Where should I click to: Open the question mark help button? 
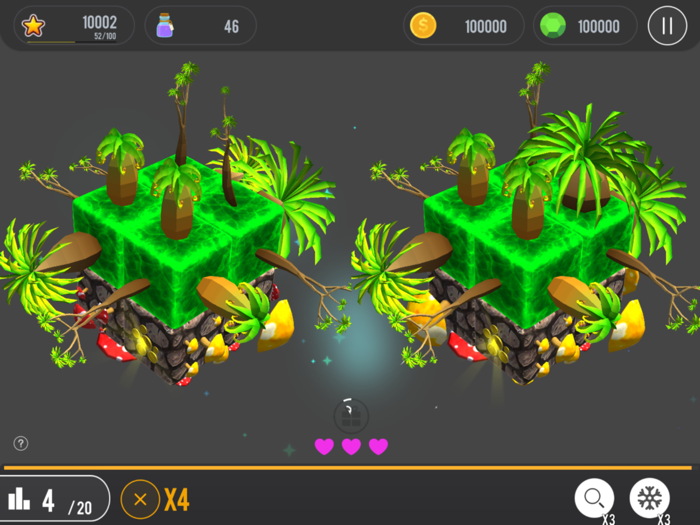(21, 443)
